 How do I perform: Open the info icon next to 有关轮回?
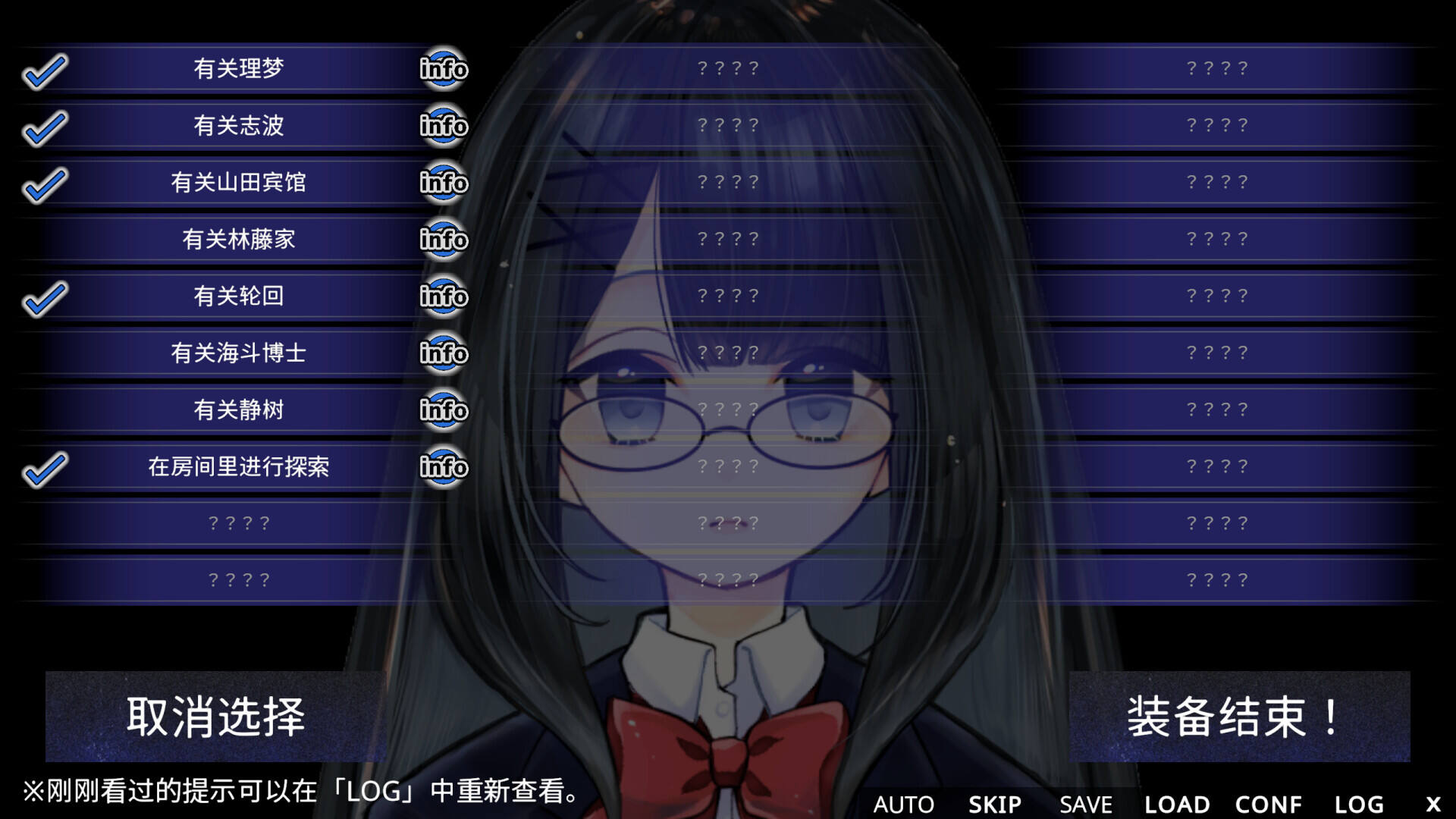point(443,297)
